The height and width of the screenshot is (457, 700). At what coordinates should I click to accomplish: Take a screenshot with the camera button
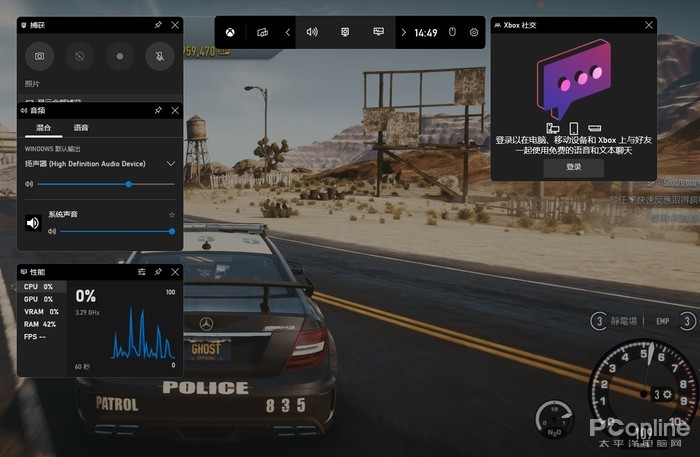(40, 57)
